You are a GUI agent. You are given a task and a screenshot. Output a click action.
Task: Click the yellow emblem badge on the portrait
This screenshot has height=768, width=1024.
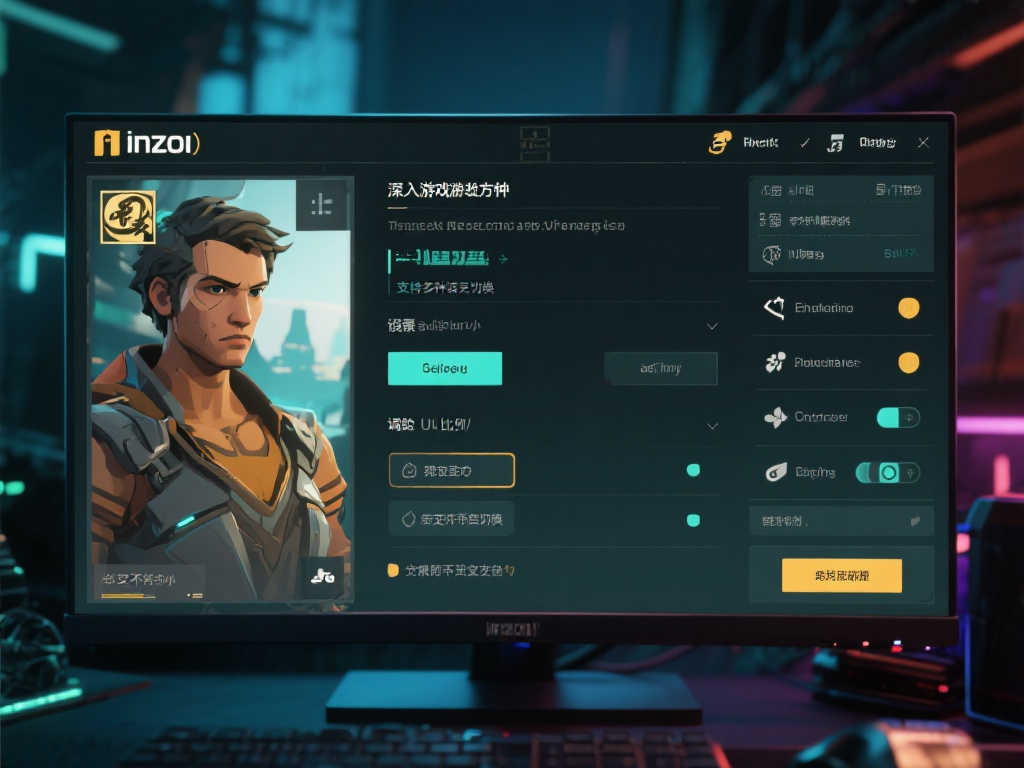click(x=128, y=217)
